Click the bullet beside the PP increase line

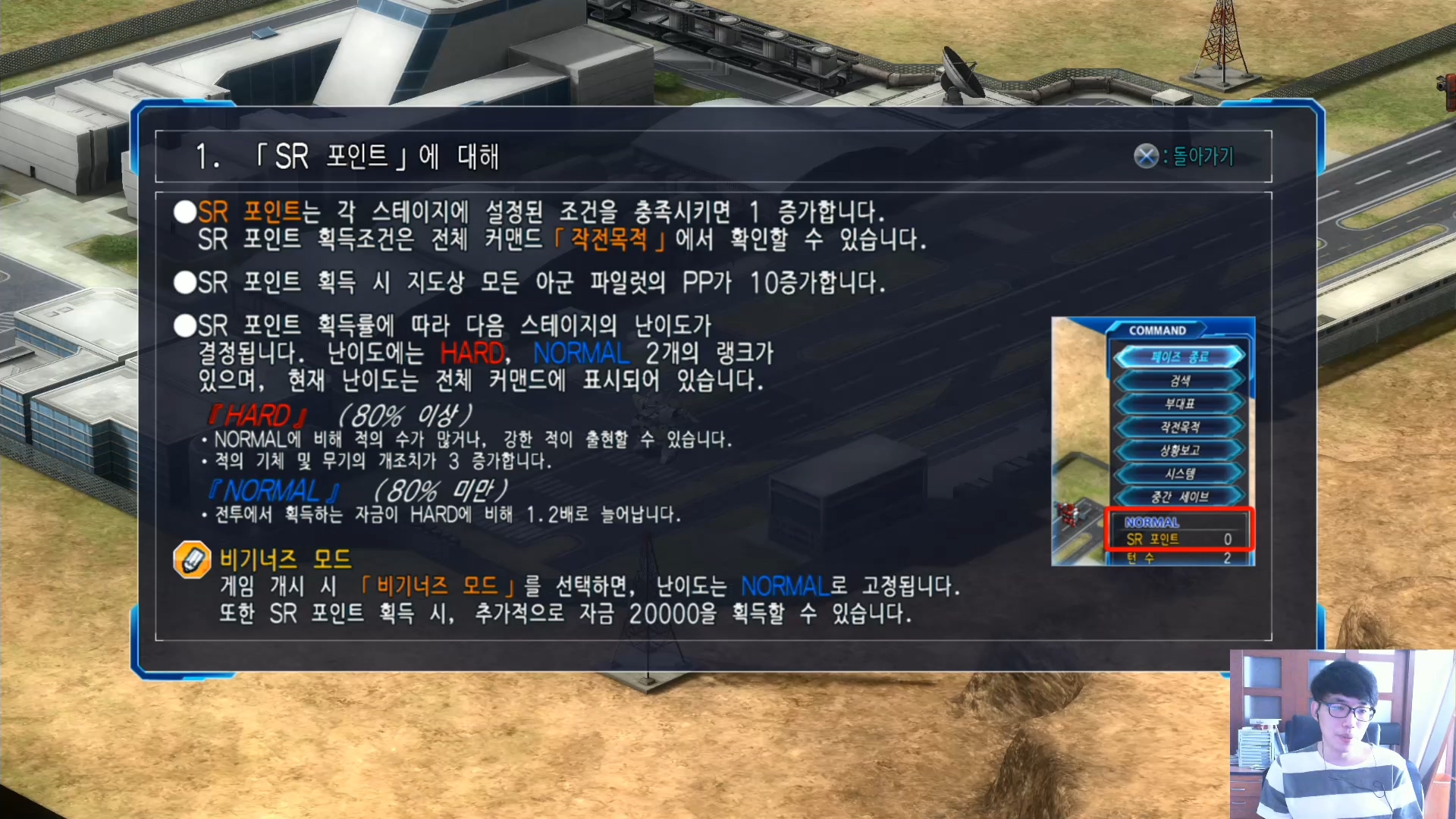pyautogui.click(x=184, y=282)
